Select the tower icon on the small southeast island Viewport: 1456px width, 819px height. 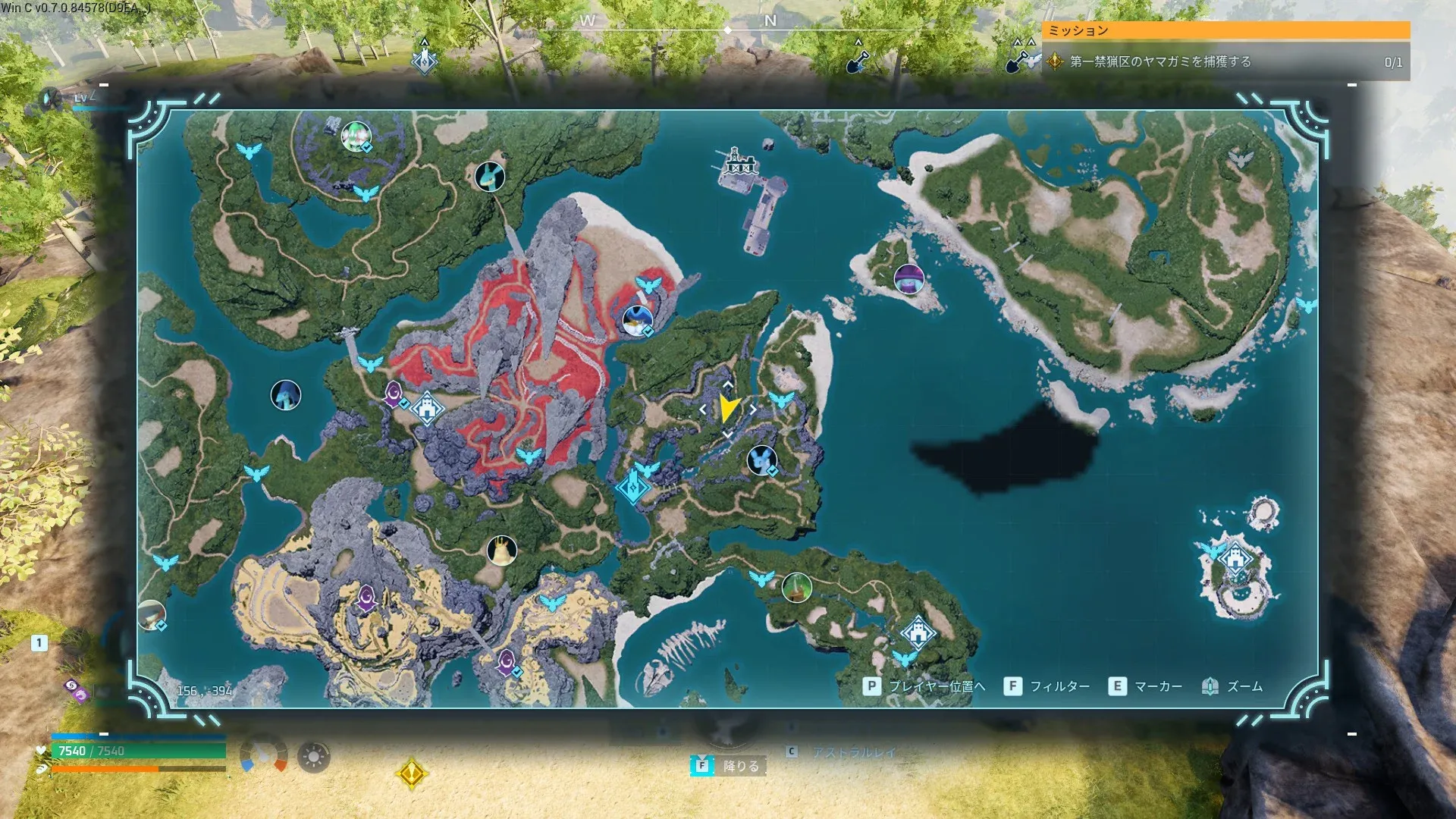coord(1236,560)
